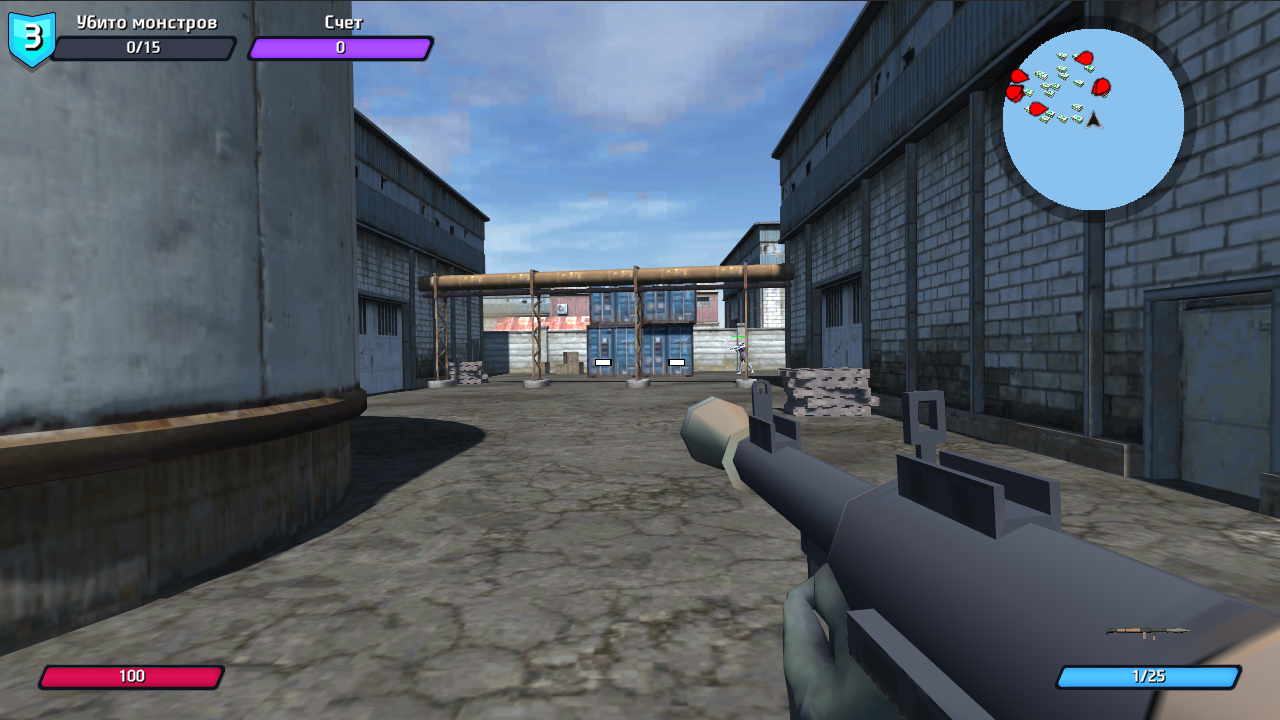Click the player arrow in the minimap center

pyautogui.click(x=1094, y=120)
